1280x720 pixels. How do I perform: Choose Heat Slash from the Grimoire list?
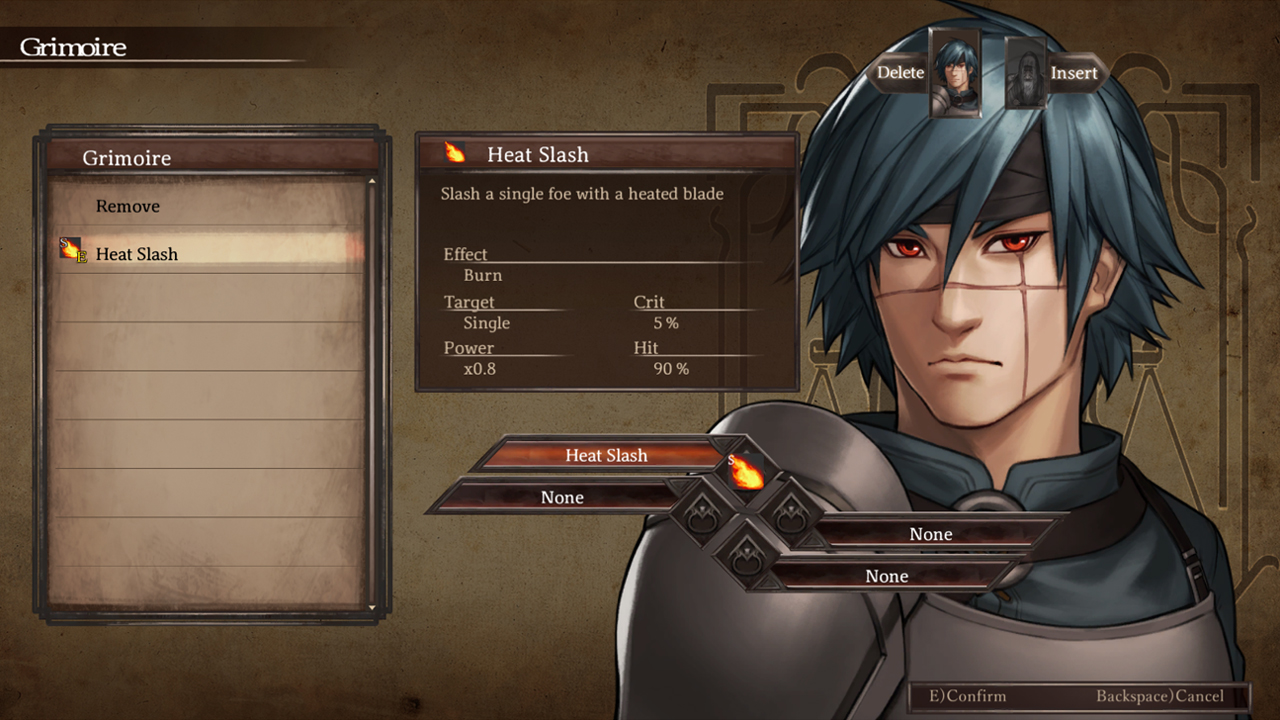click(x=137, y=254)
